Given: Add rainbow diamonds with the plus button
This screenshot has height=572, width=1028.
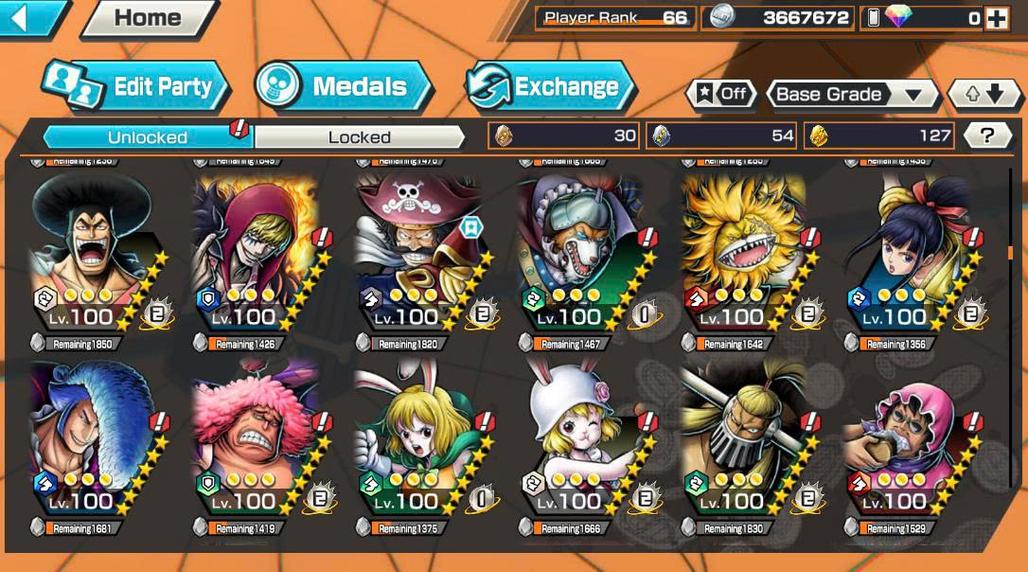Looking at the screenshot, I should tap(996, 18).
